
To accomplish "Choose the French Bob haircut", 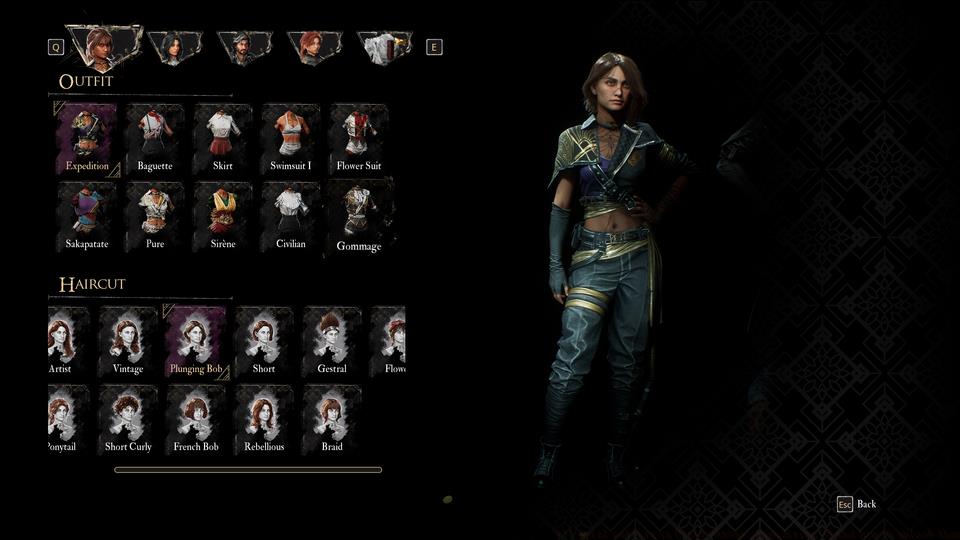I will click(196, 420).
